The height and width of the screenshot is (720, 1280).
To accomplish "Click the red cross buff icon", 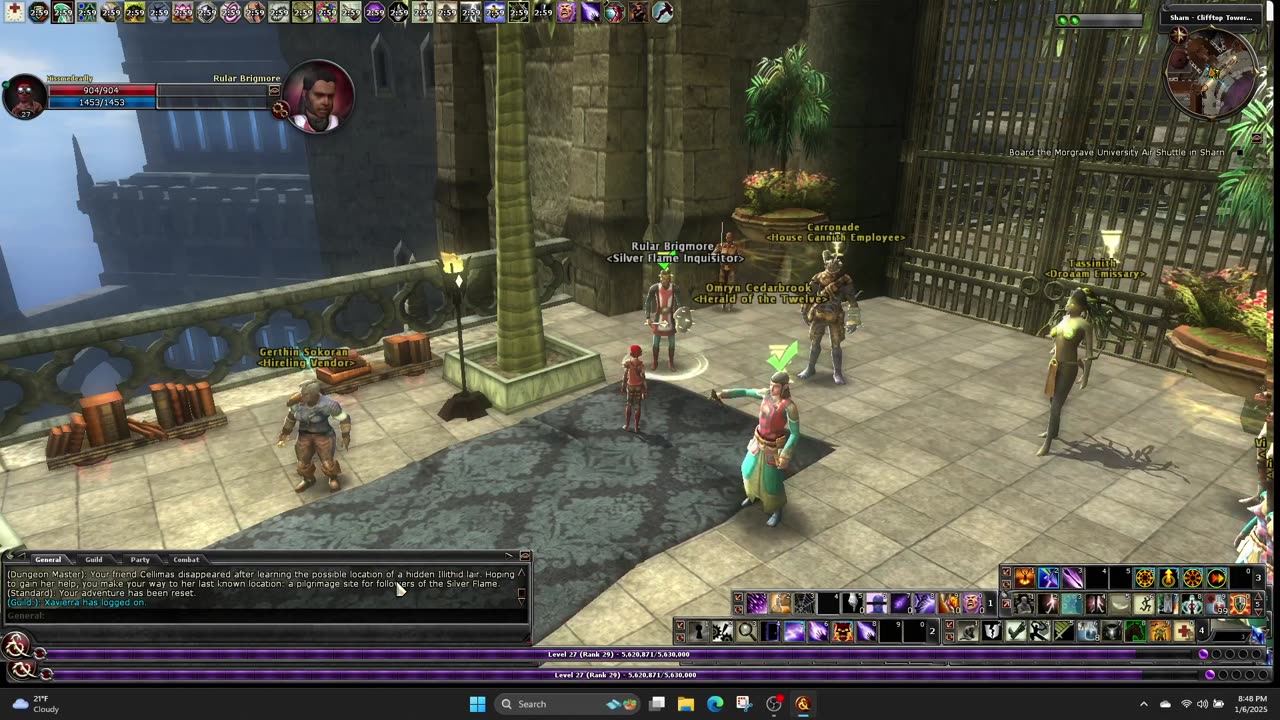I will 14,12.
